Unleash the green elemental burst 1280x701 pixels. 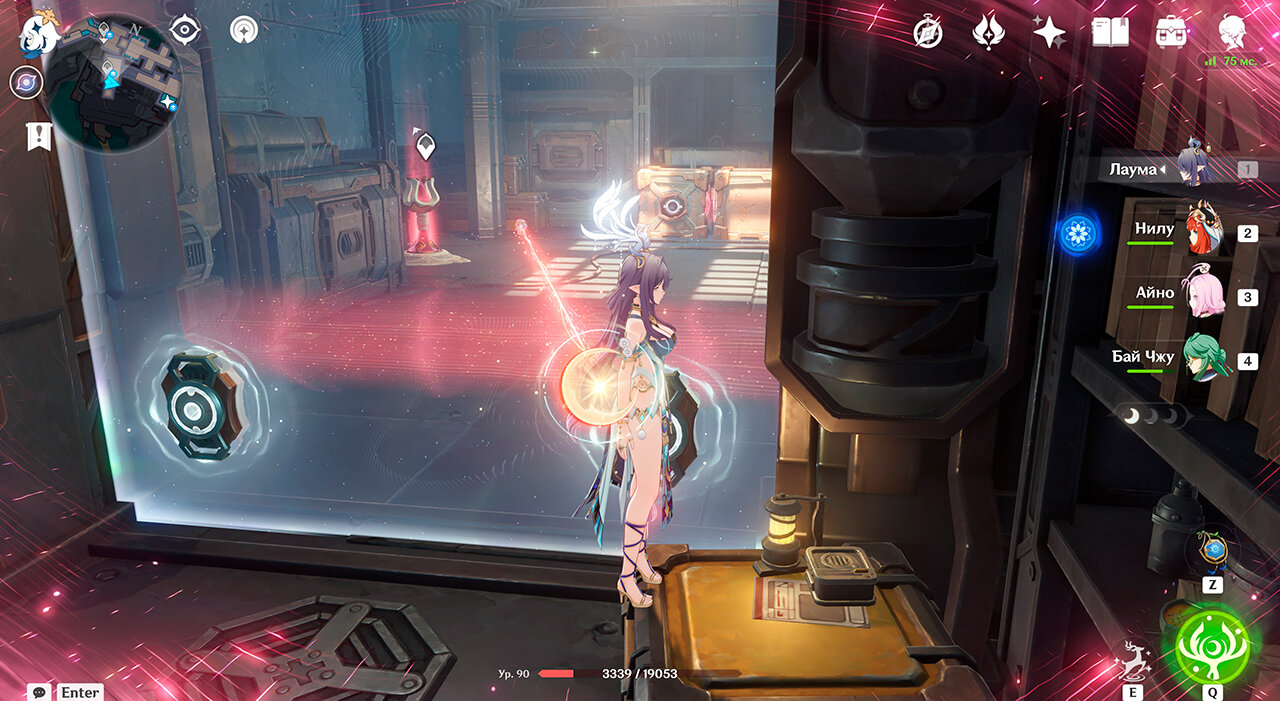point(1213,646)
